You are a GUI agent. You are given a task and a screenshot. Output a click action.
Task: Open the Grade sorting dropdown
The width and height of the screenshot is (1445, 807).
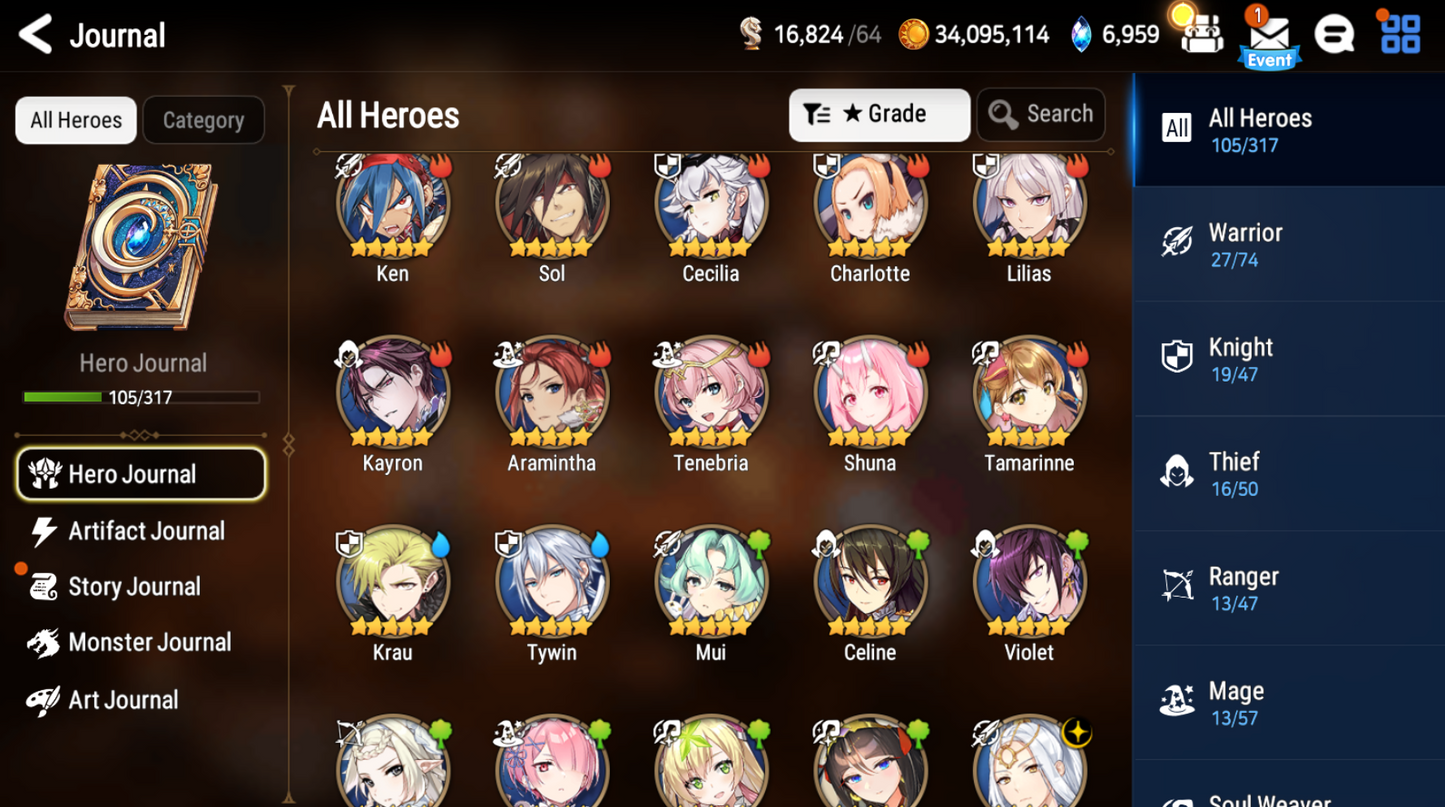tap(878, 114)
